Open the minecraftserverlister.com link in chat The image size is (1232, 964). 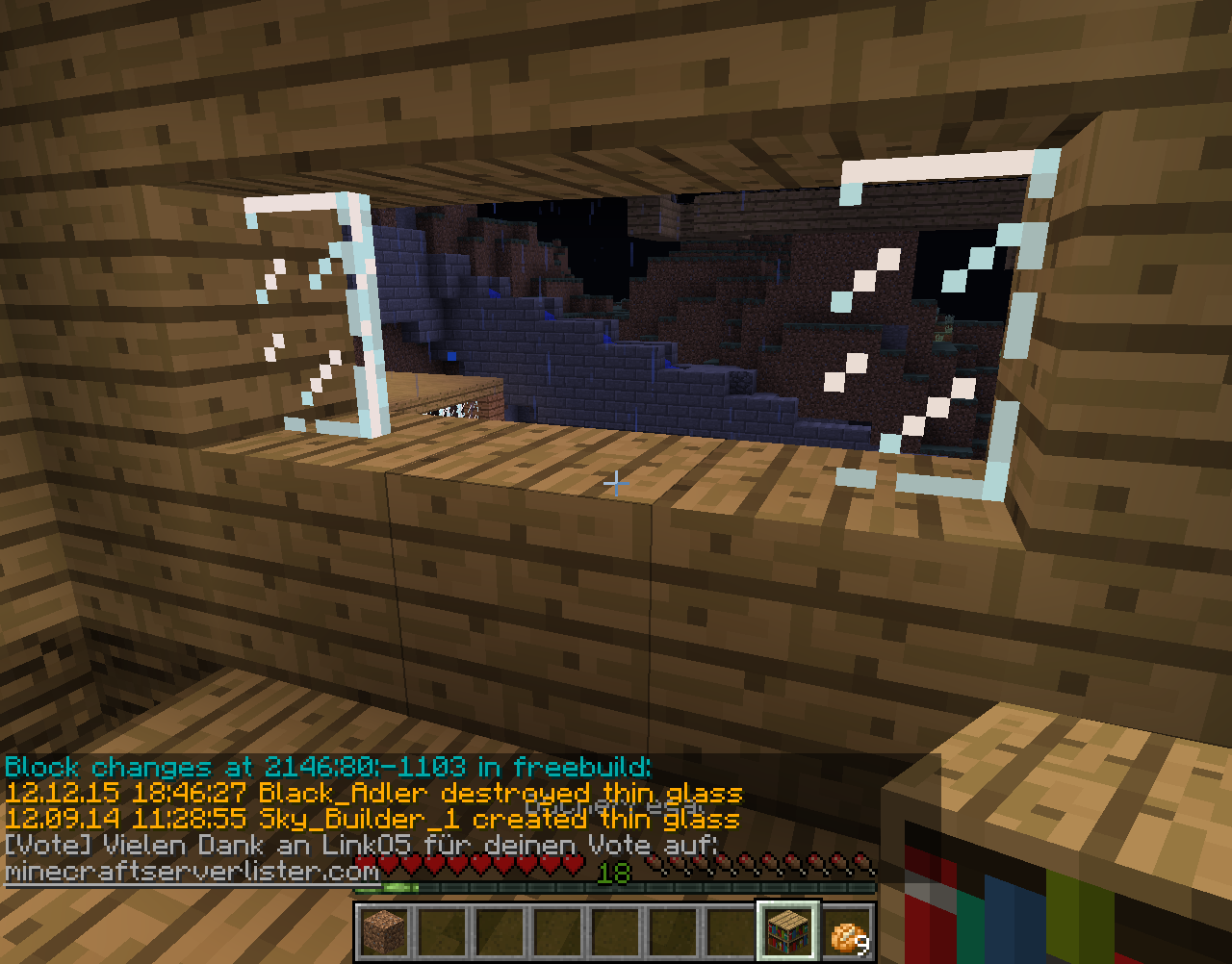192,872
